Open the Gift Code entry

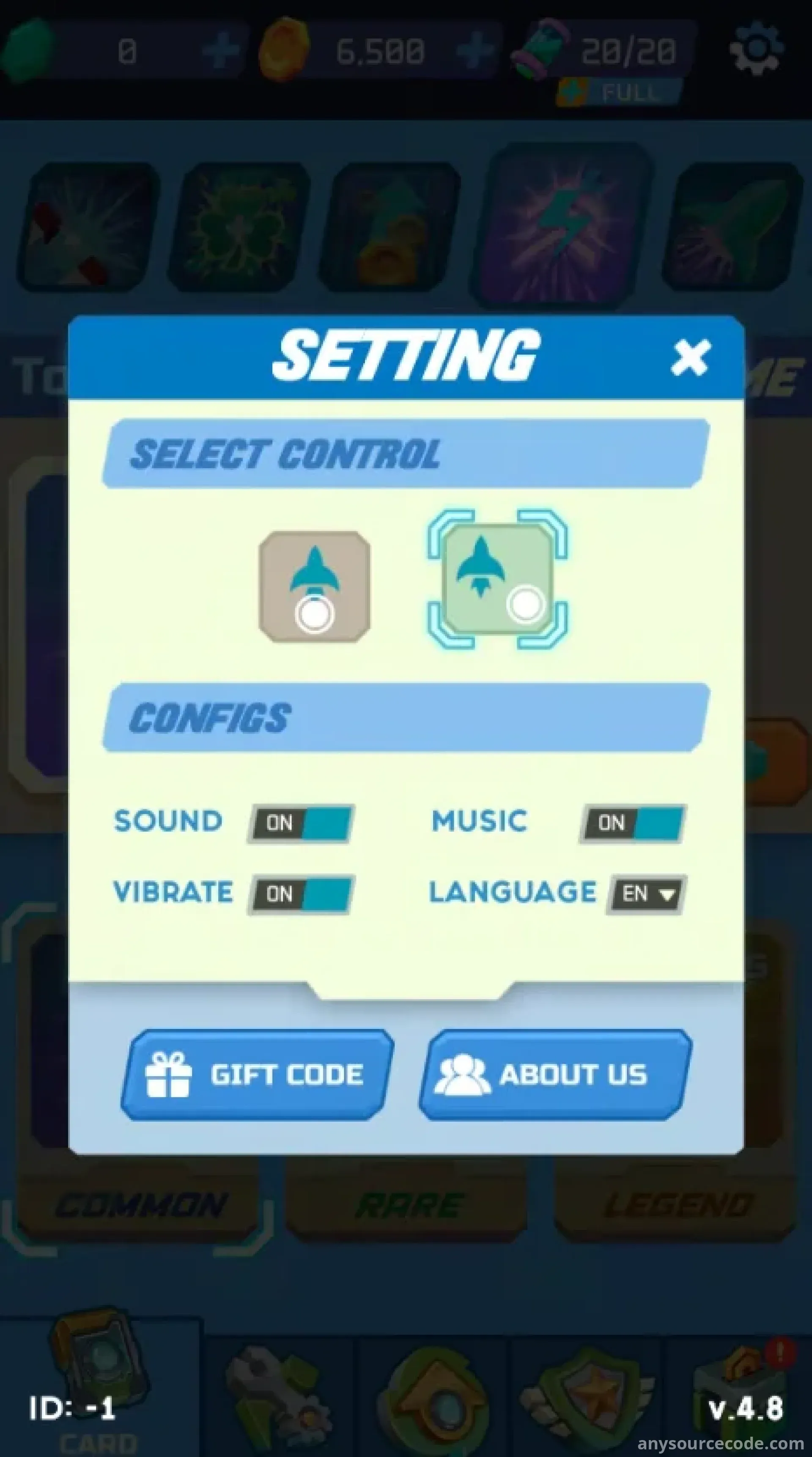pos(257,1074)
